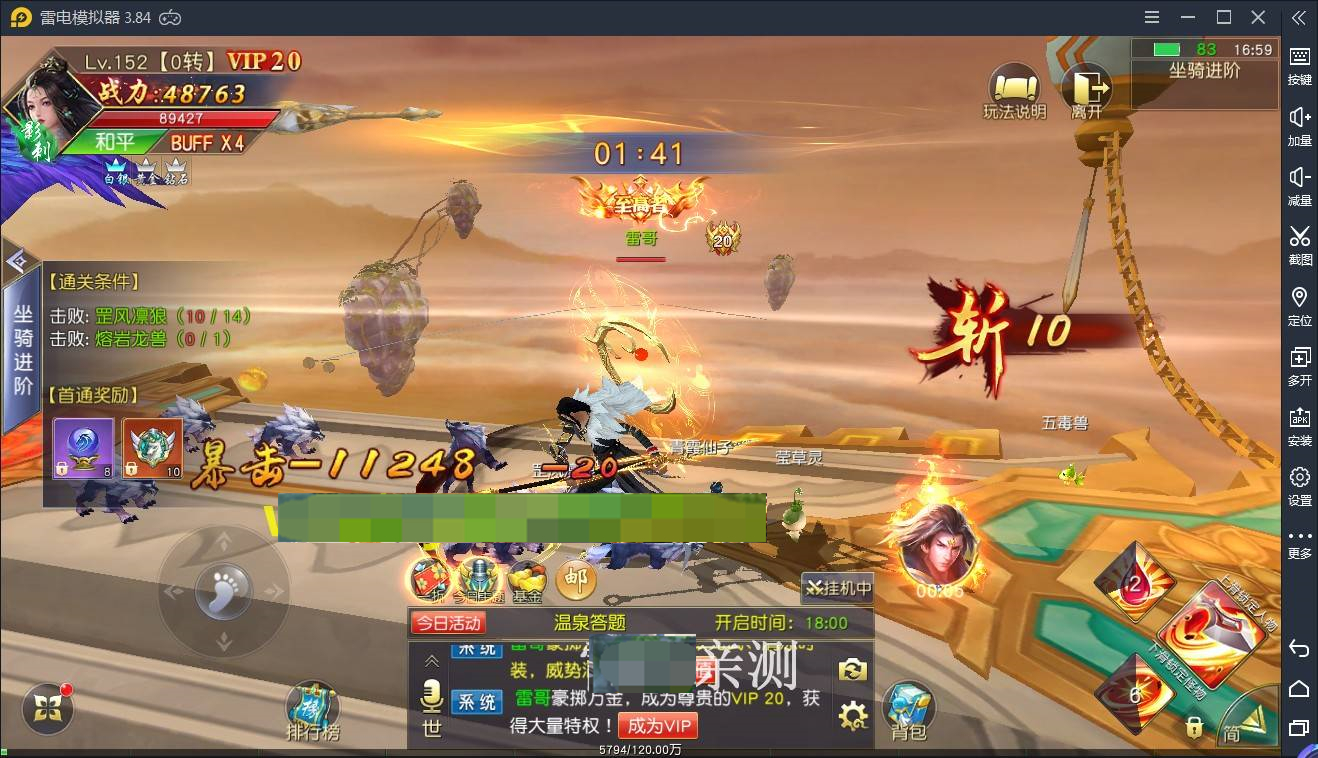Take an emulator screenshot with 截图

coord(1299,245)
